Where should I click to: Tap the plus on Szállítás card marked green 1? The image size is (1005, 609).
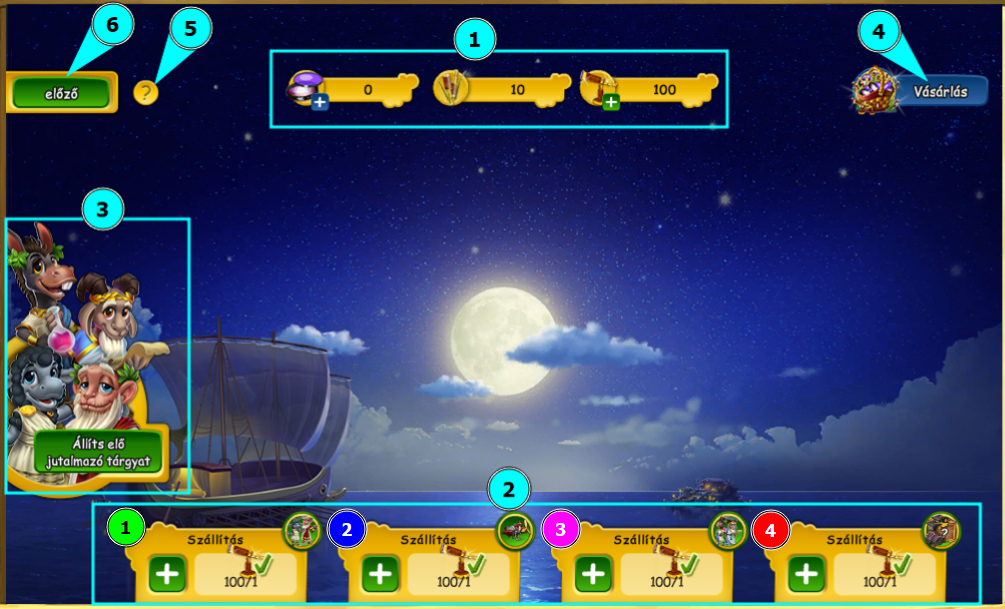[167, 574]
